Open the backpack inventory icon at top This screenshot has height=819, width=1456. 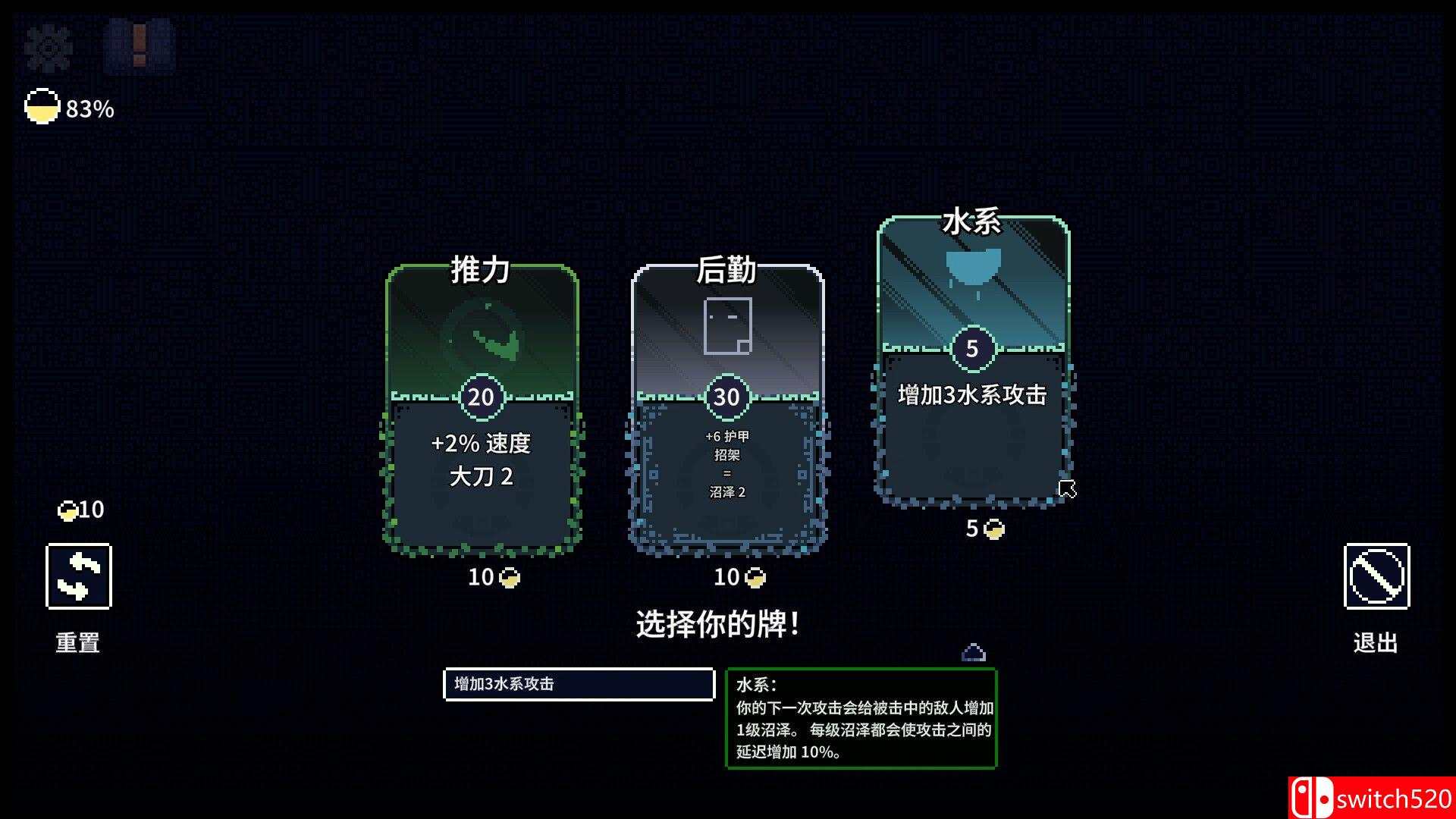139,47
